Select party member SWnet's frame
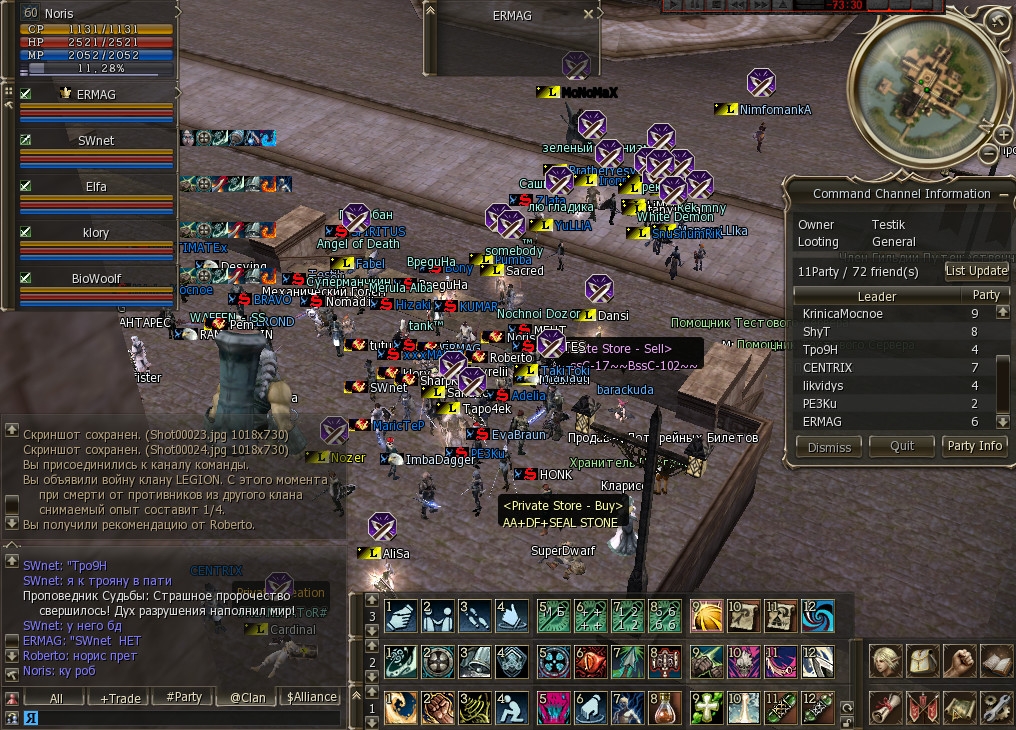1016x730 pixels. 96,141
